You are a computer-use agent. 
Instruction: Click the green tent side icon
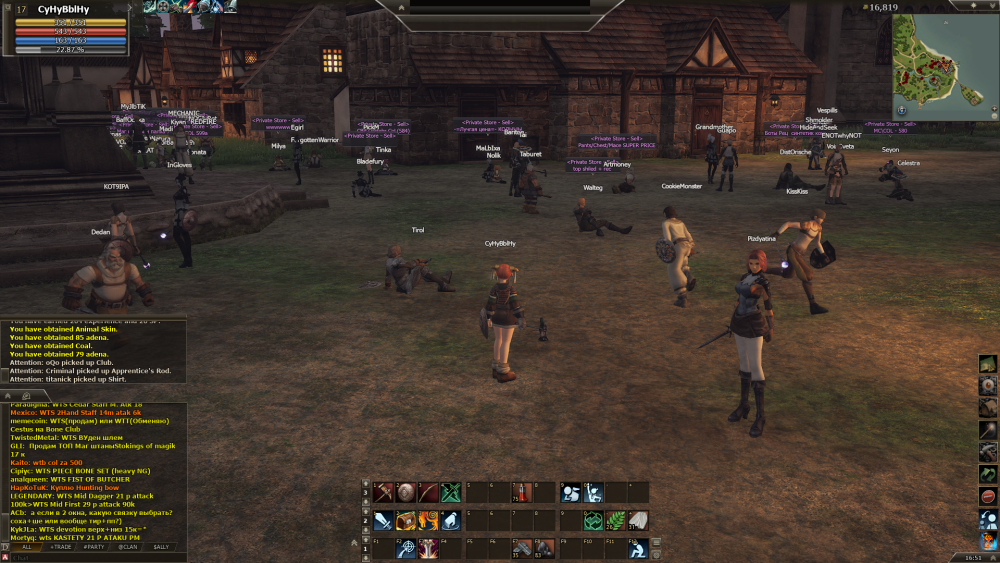click(x=988, y=363)
